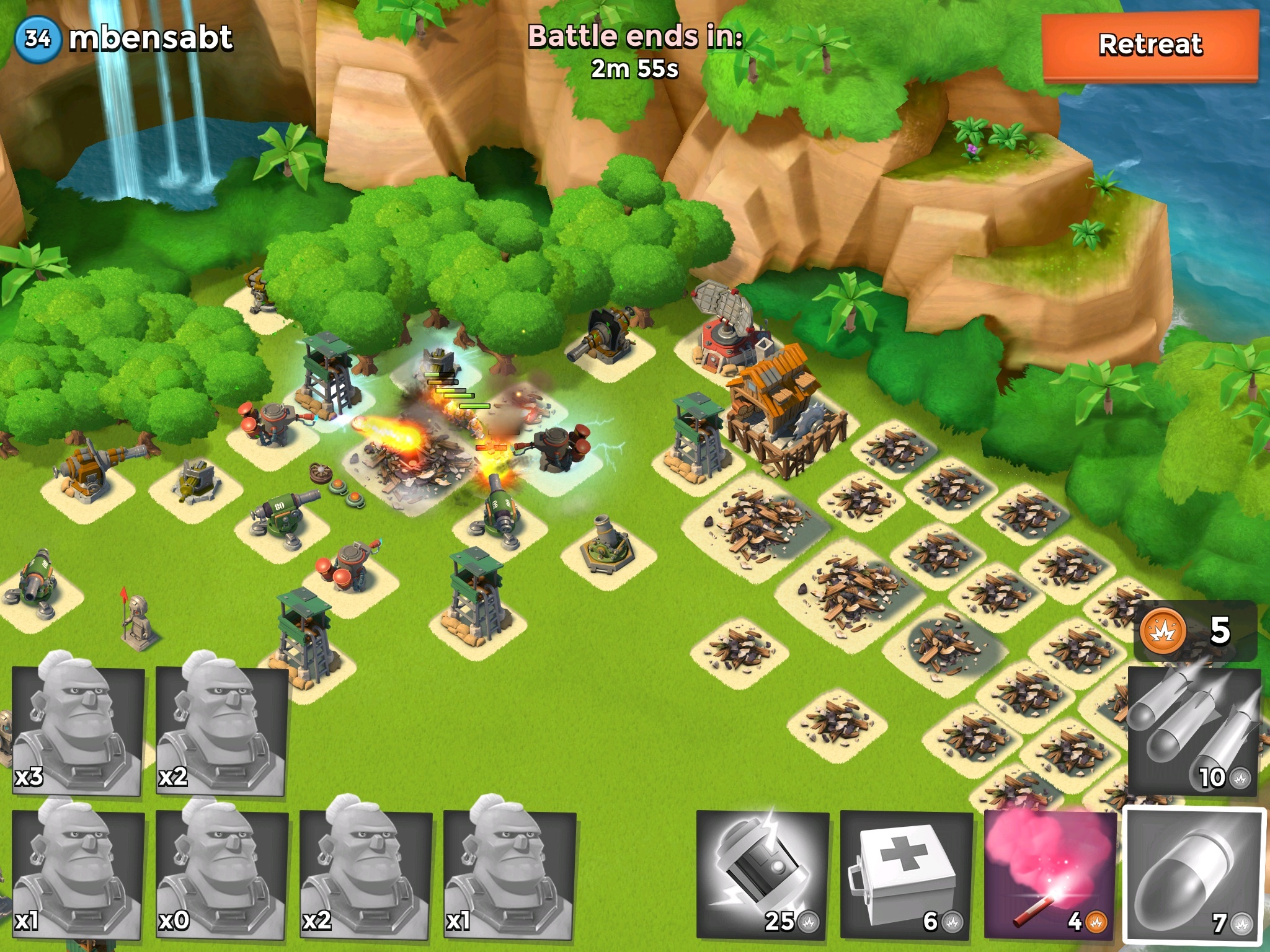Screen dimensions: 1270x952
Task: Select the single Artillery shell ability
Action: [x=1194, y=875]
